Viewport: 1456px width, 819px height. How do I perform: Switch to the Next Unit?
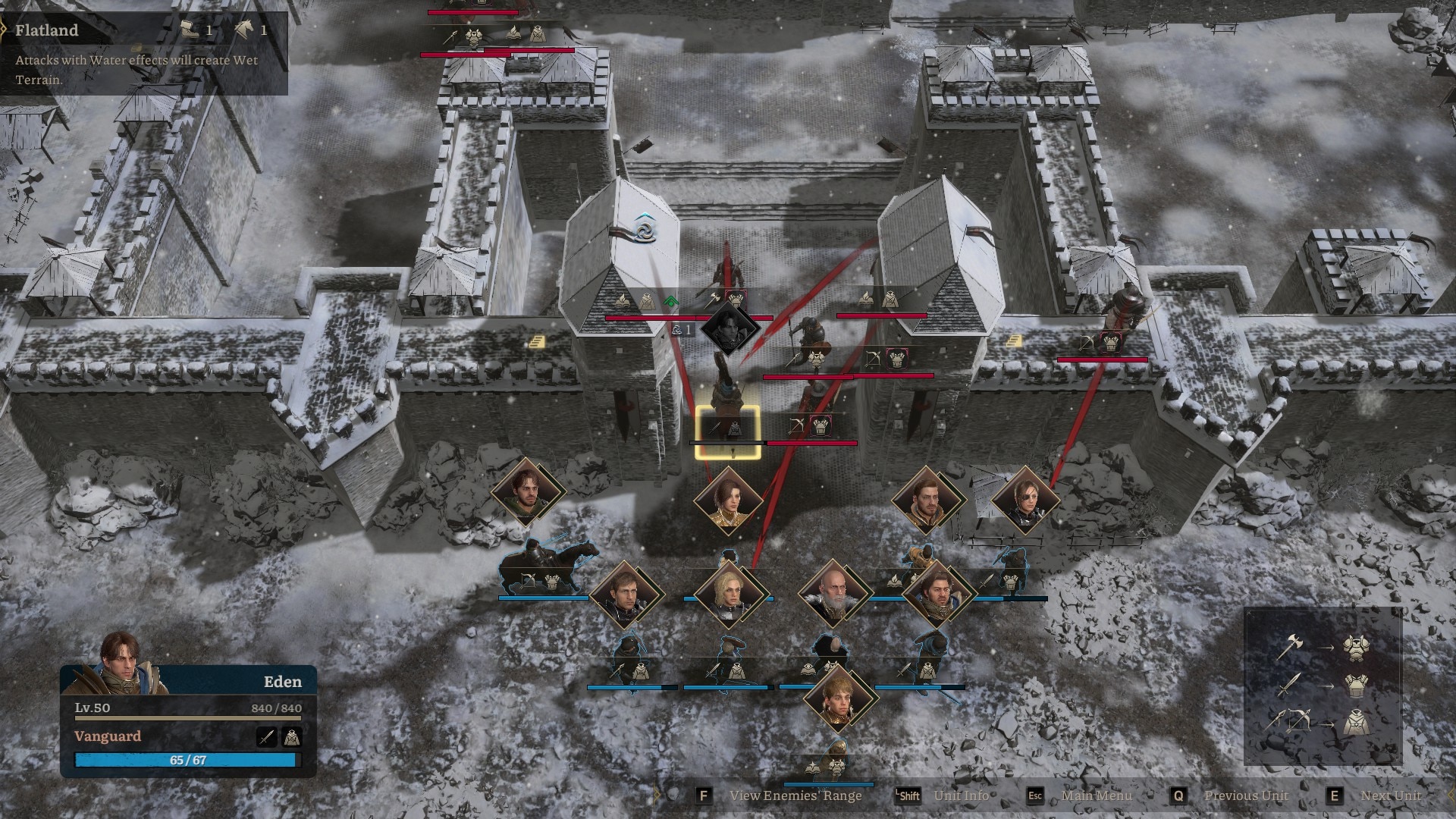[x=1390, y=795]
